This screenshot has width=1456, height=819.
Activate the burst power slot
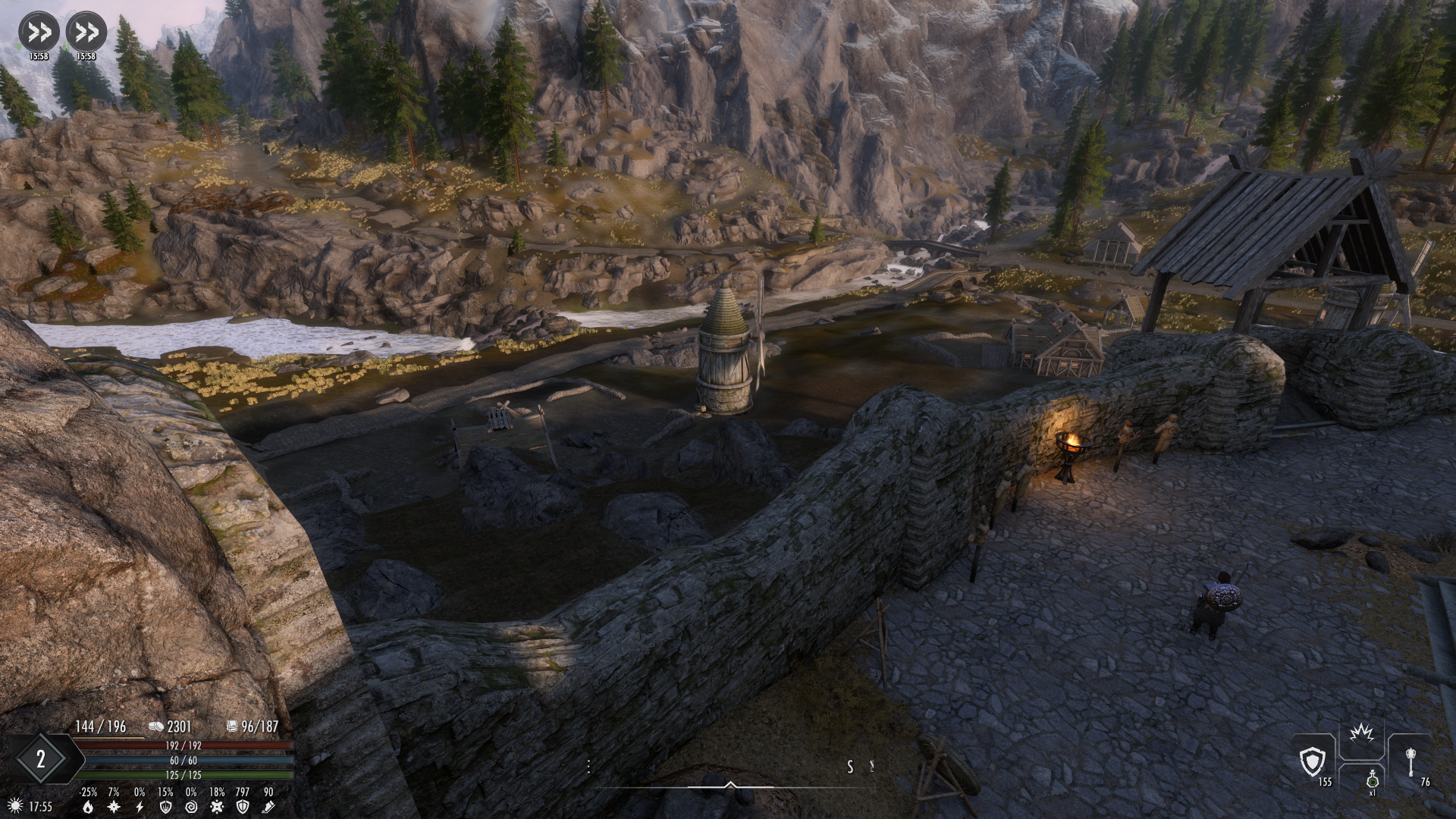[1362, 736]
